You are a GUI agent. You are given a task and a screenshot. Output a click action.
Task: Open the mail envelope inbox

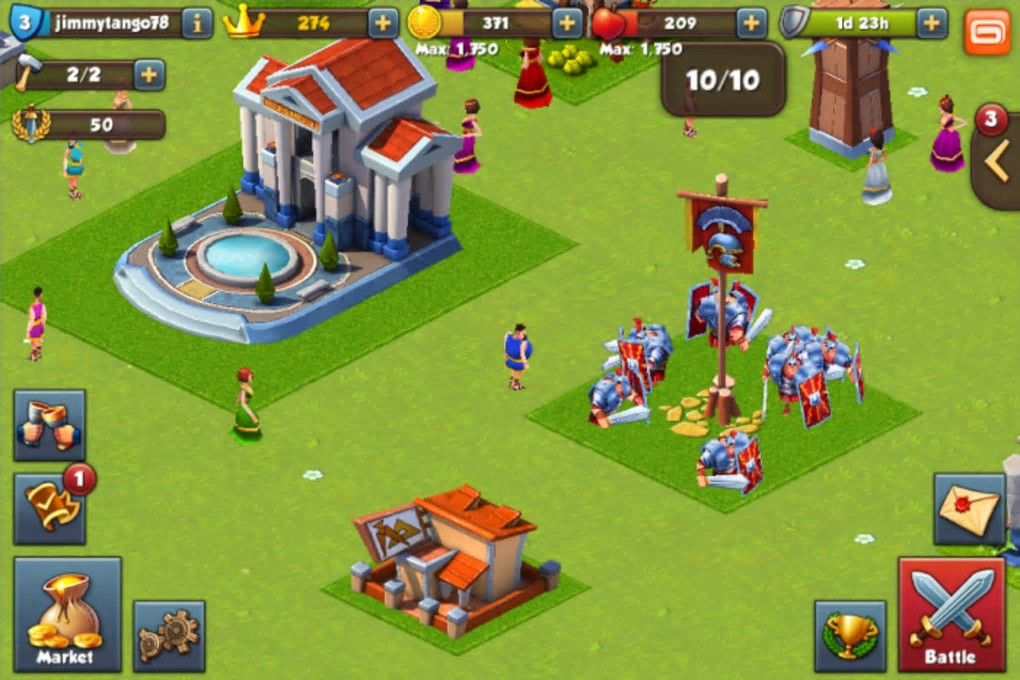click(x=968, y=509)
